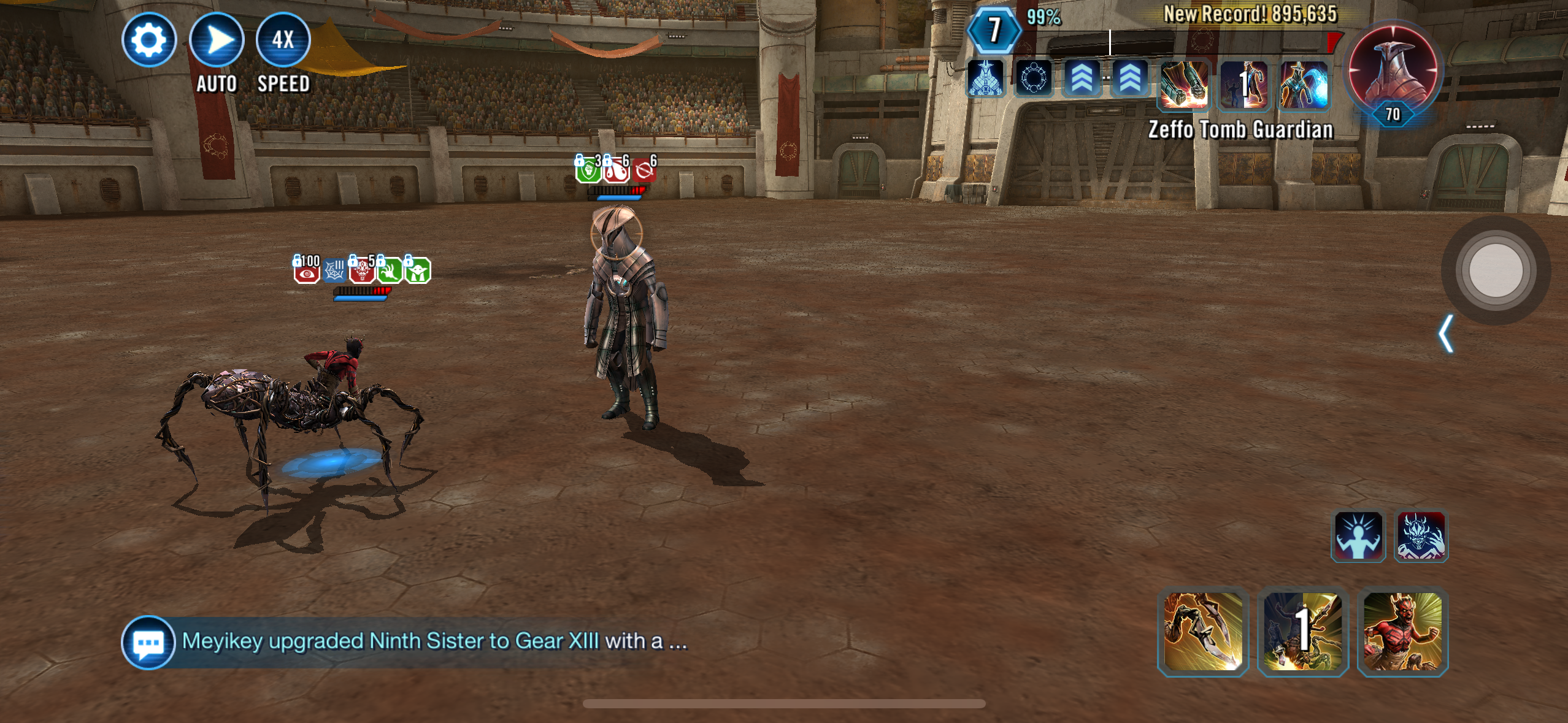Image resolution: width=1568 pixels, height=723 pixels.
Task: Inspect the enemy ability on cooldown
Action: tap(1243, 85)
